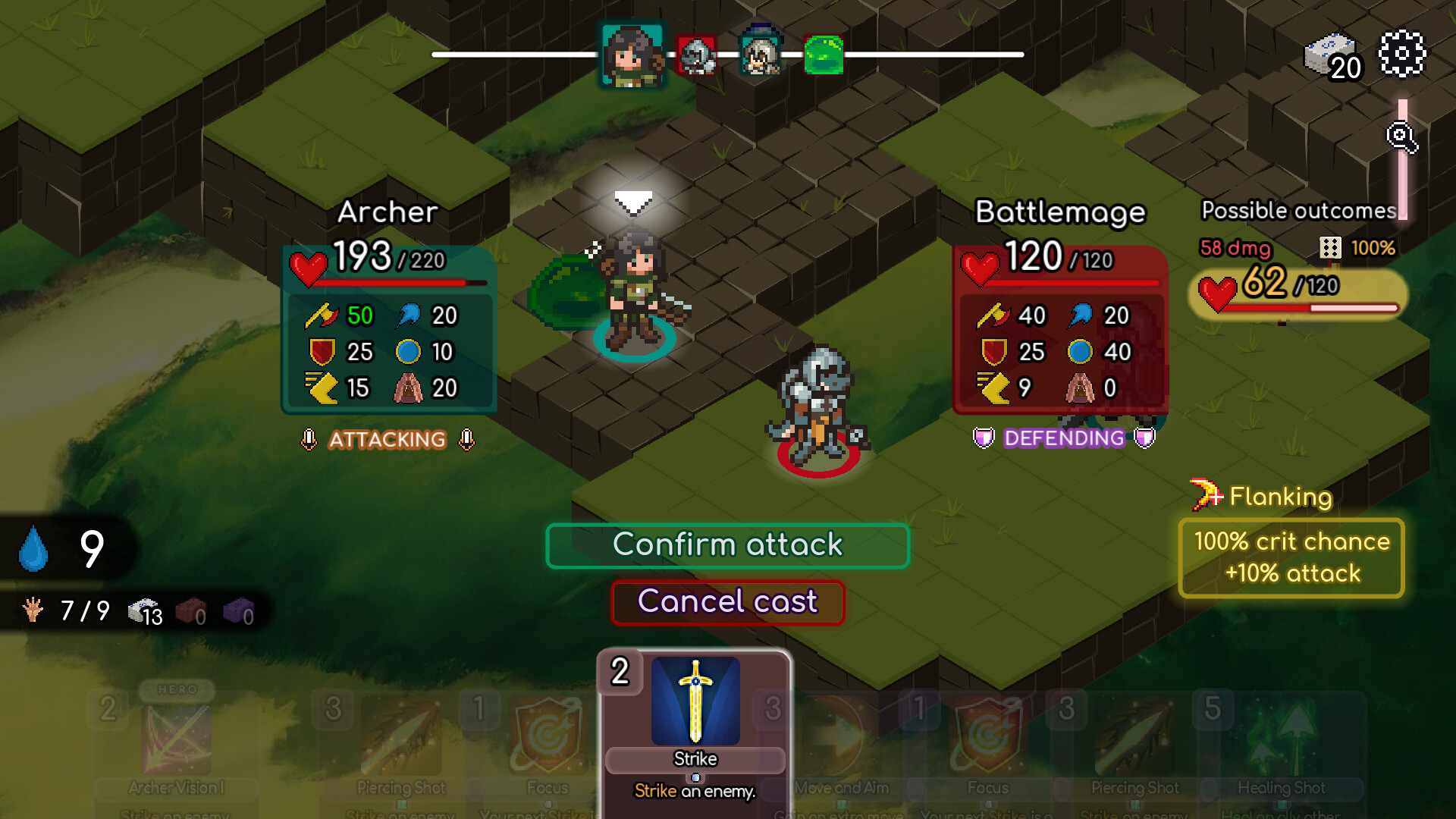Click the hand size indicator showing 7/9

tap(64, 610)
